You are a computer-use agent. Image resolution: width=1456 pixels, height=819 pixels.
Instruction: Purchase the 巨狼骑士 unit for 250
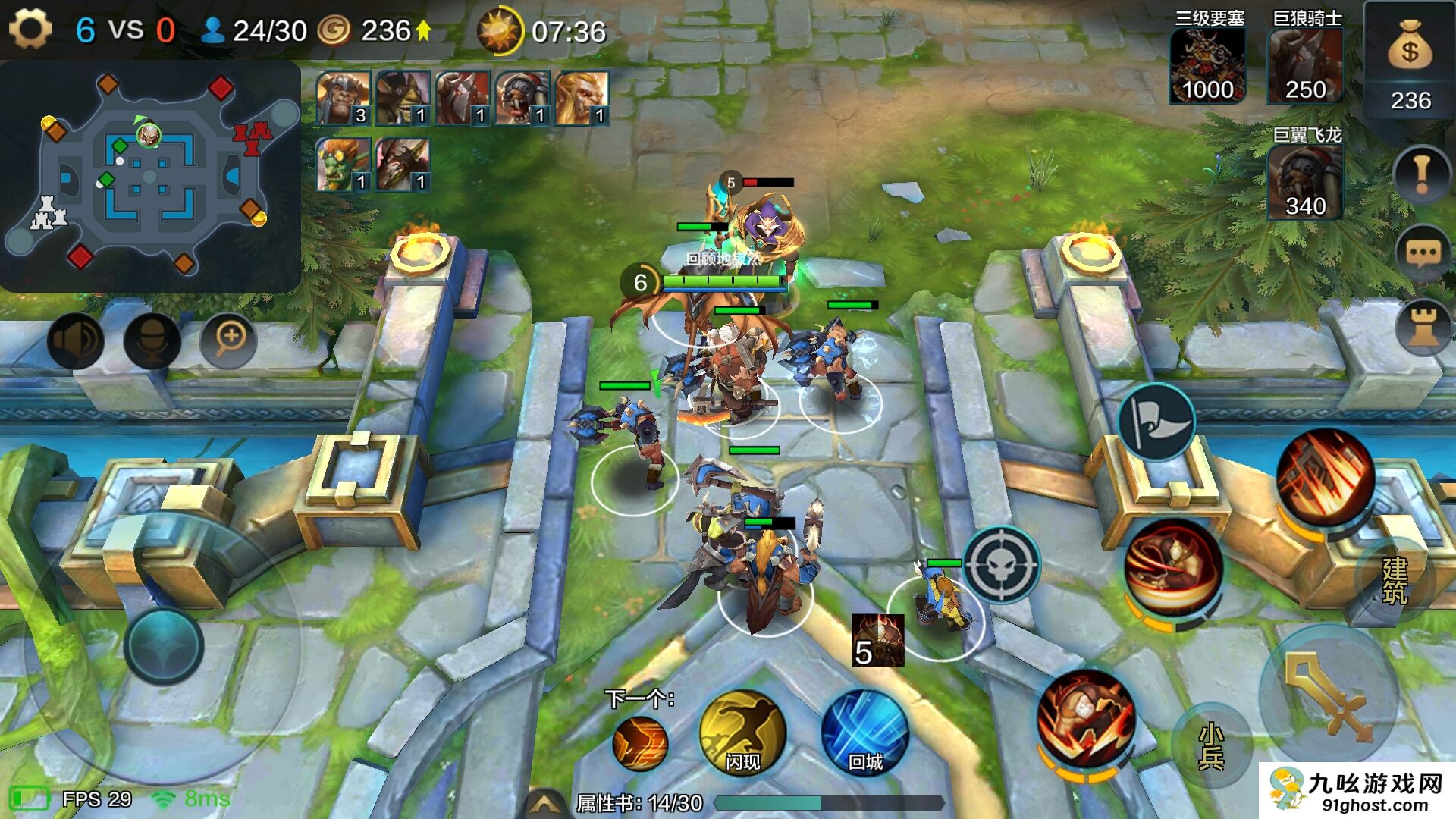tap(1305, 67)
